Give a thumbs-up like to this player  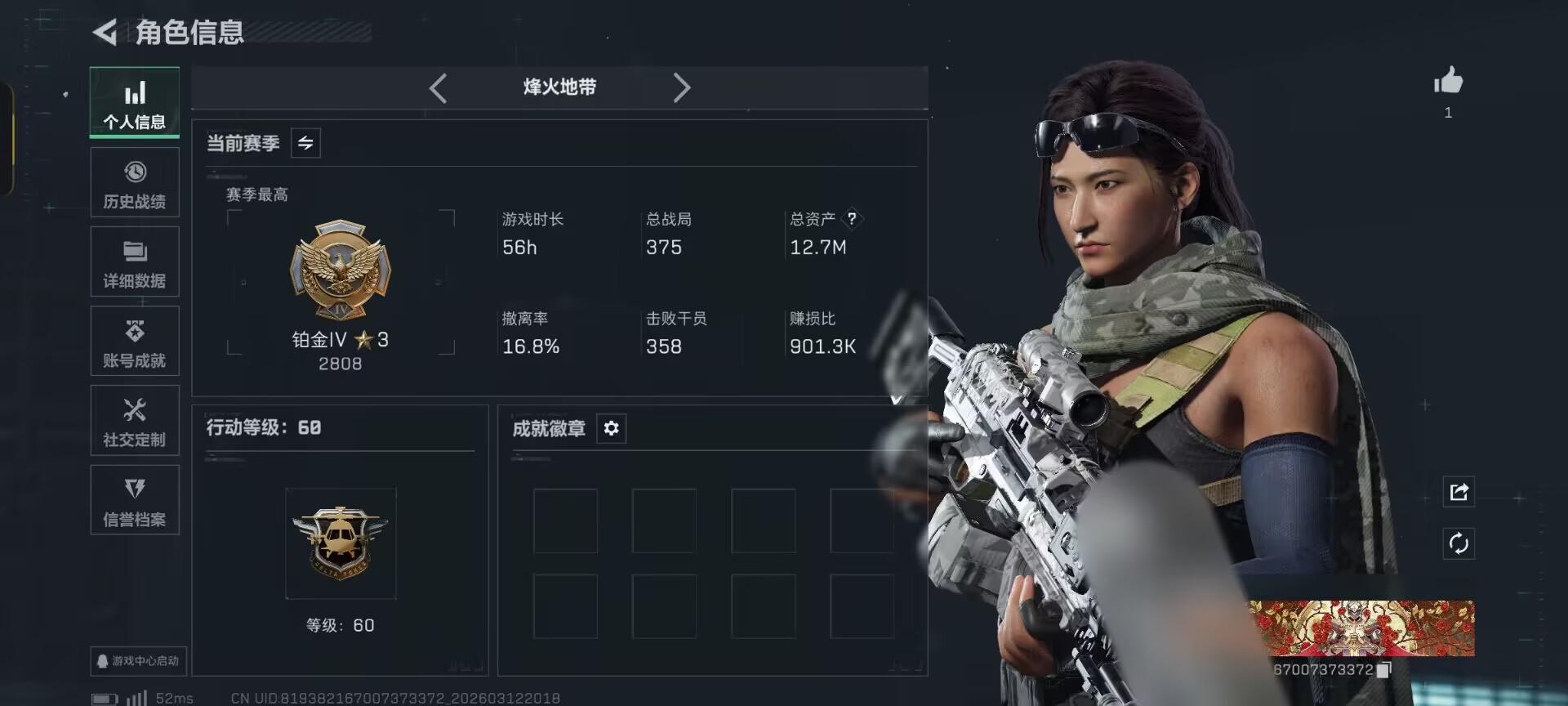pyautogui.click(x=1448, y=82)
